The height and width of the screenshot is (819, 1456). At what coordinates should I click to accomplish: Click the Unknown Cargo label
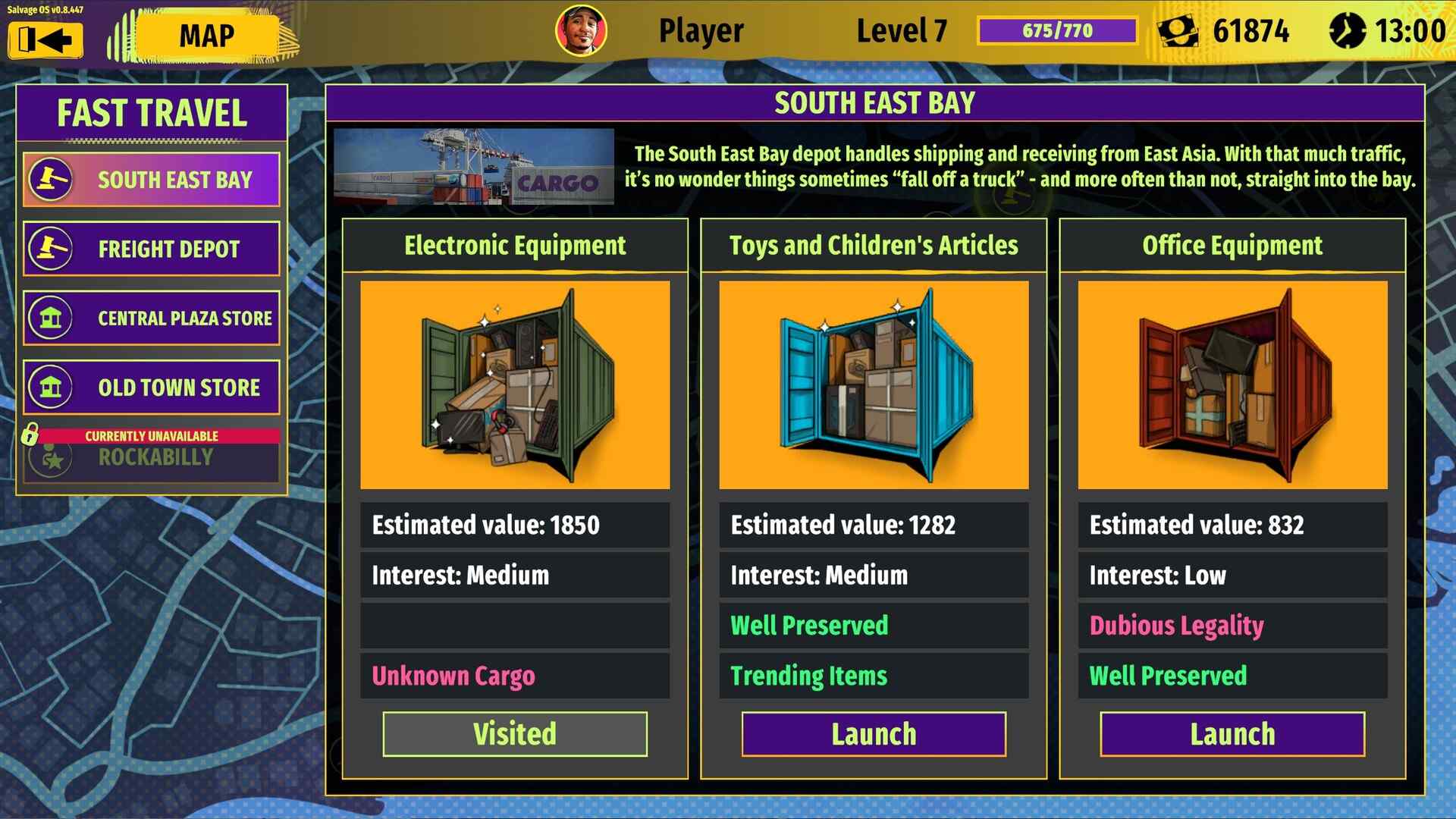(453, 675)
